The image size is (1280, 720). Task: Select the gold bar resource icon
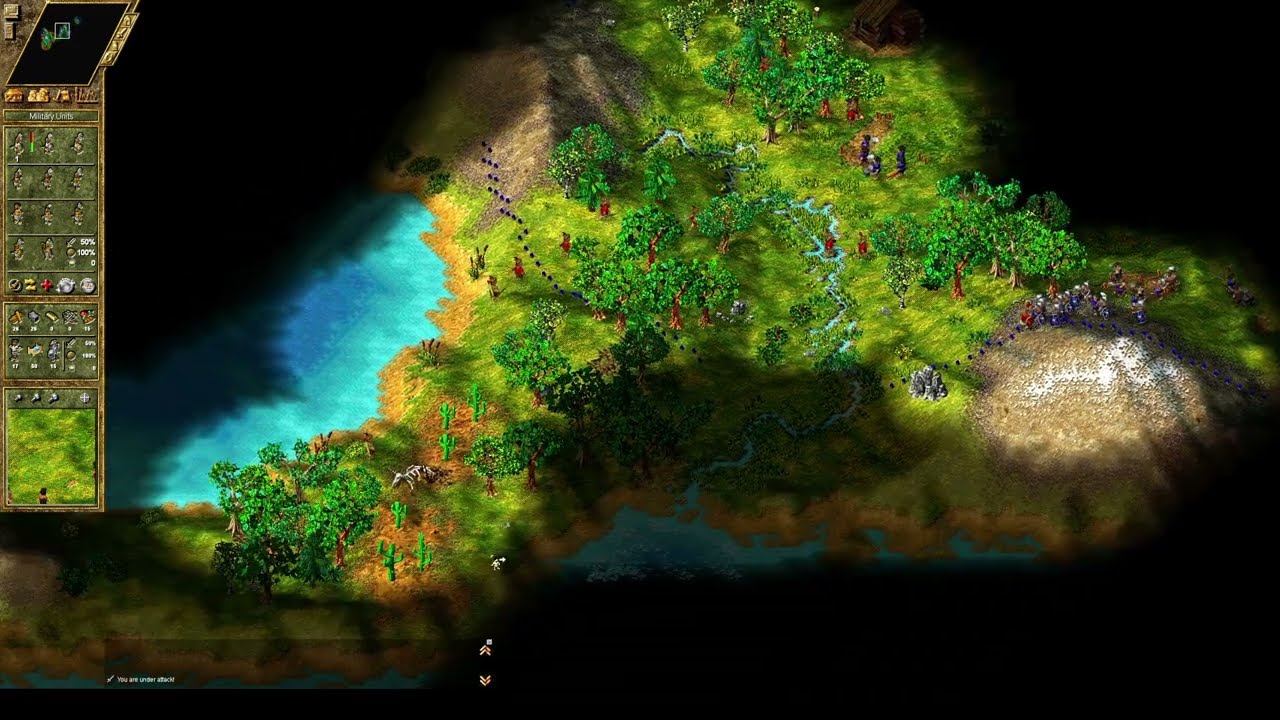click(50, 318)
